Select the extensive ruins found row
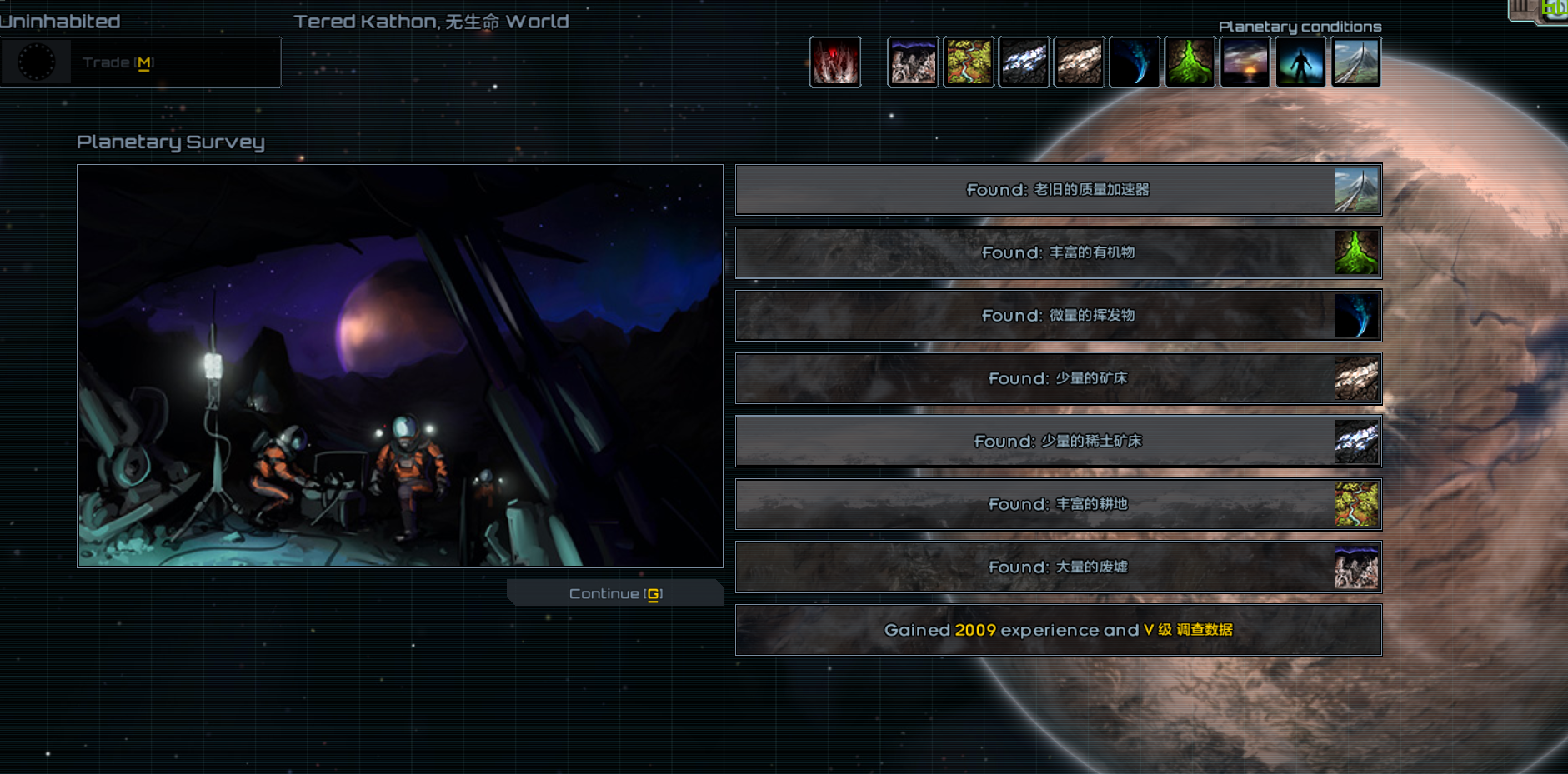The width and height of the screenshot is (1568, 774). pos(1058,567)
